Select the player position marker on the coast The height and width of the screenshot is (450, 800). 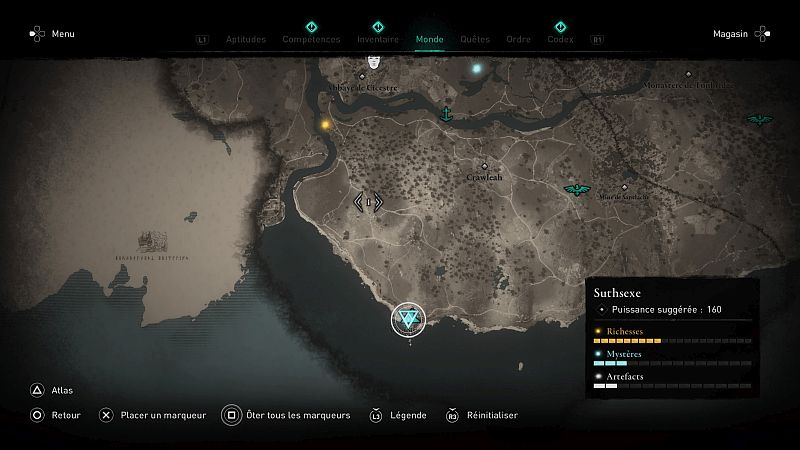(x=408, y=320)
